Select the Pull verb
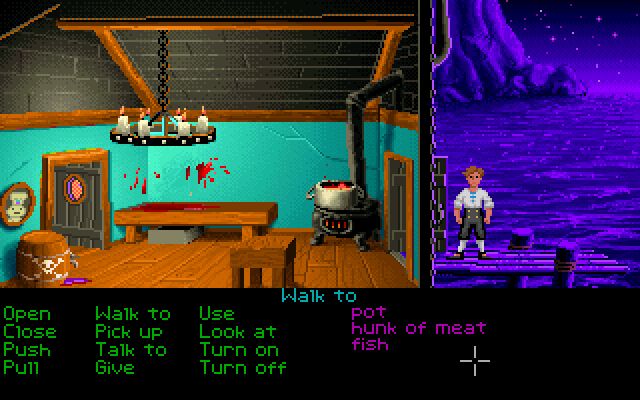The height and width of the screenshot is (400, 640). pyautogui.click(x=22, y=367)
